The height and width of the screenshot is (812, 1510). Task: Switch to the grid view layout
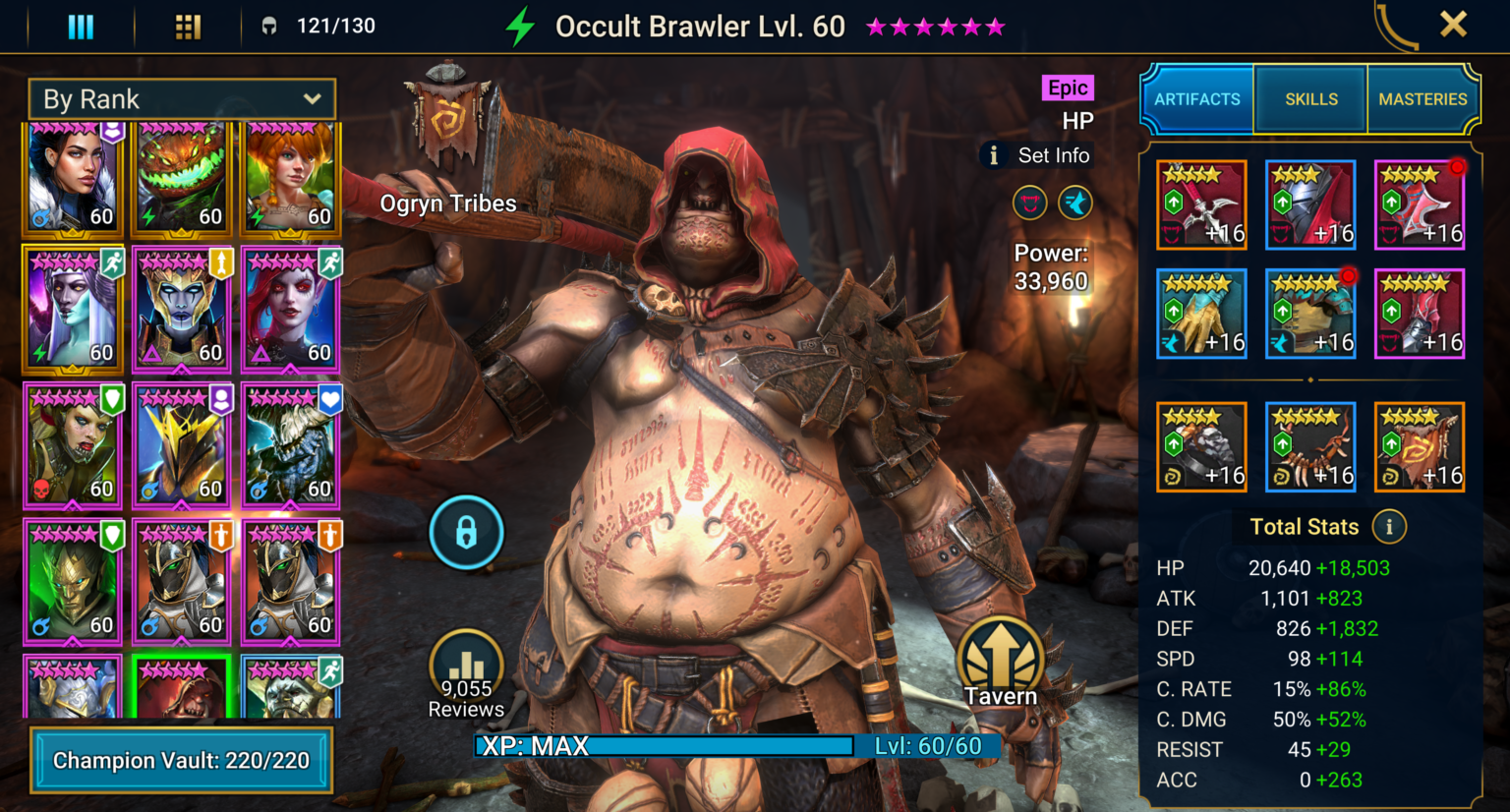[x=188, y=27]
